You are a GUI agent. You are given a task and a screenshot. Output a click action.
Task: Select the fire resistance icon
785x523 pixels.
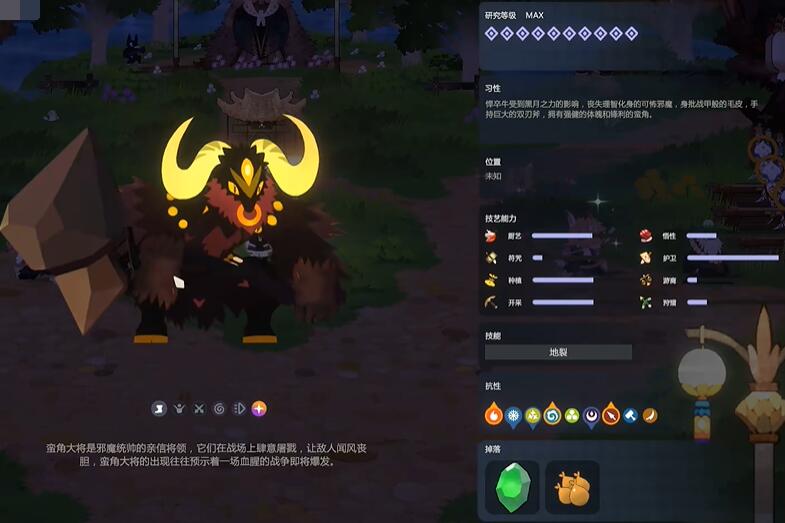(x=494, y=415)
